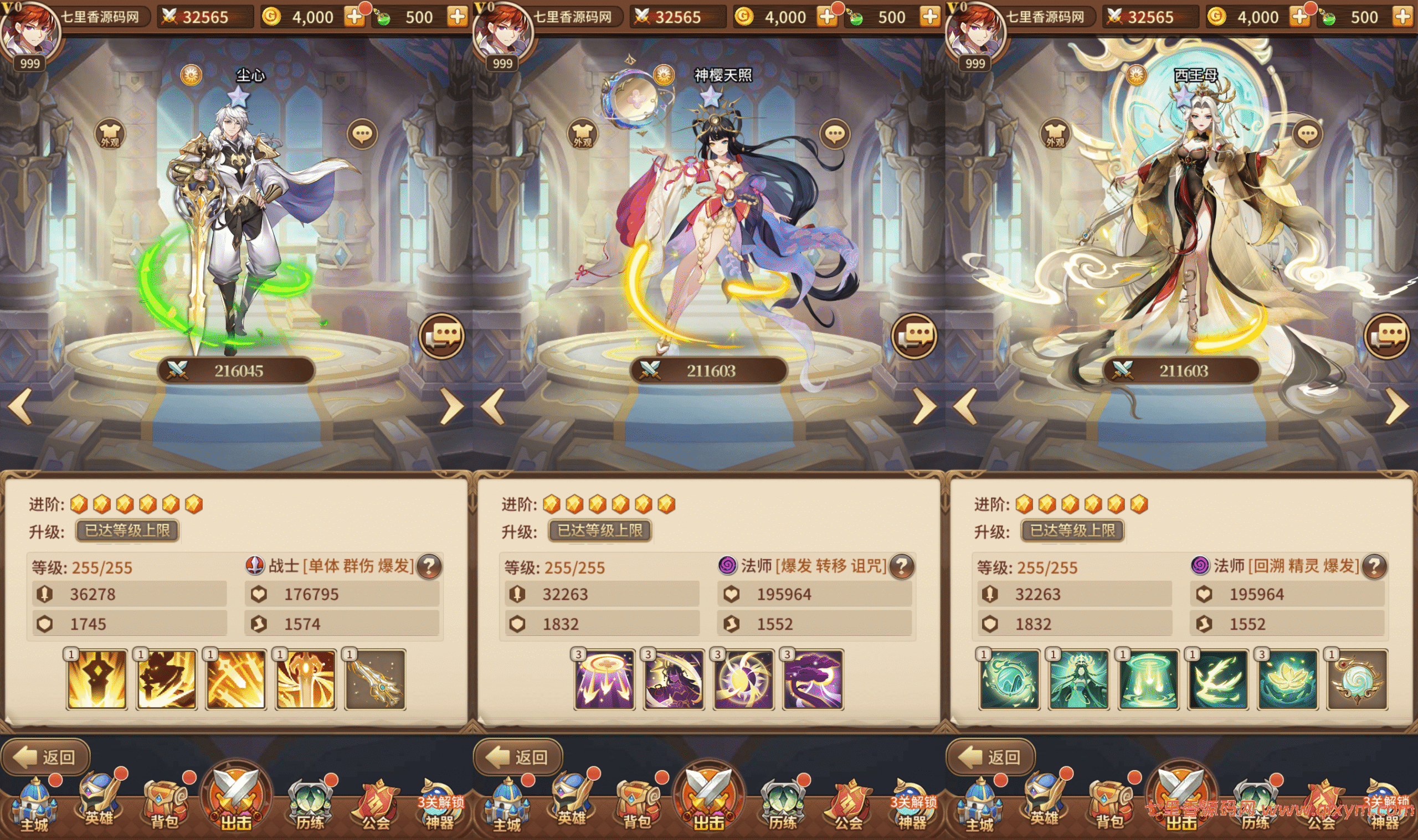Select 神樱天照's purple tree skill icon
1418x840 pixels.
[x=813, y=680]
